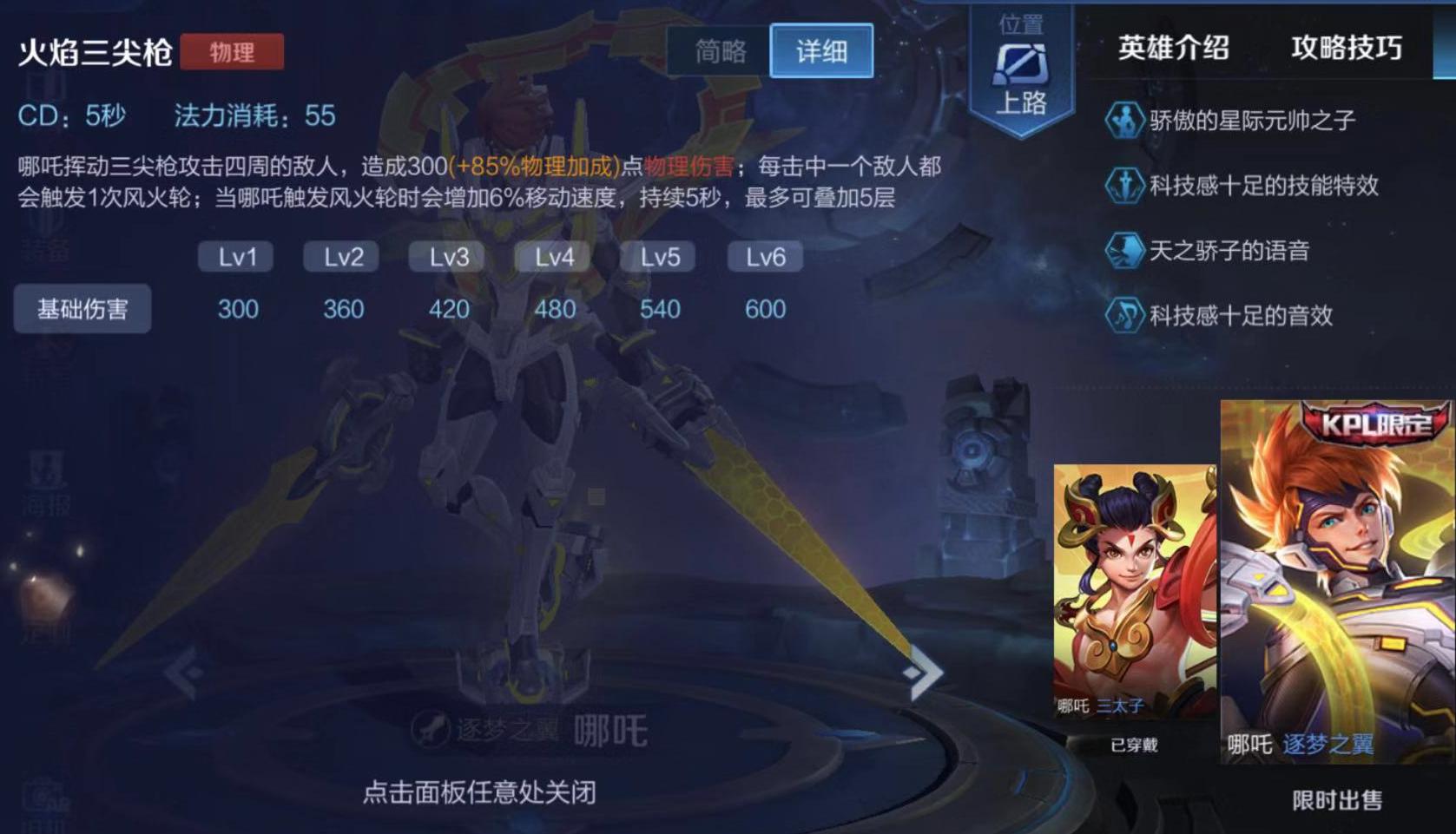Image resolution: width=1456 pixels, height=834 pixels.
Task: Click the 骄傲的星际元帅之子 feature icon
Action: (x=1124, y=121)
